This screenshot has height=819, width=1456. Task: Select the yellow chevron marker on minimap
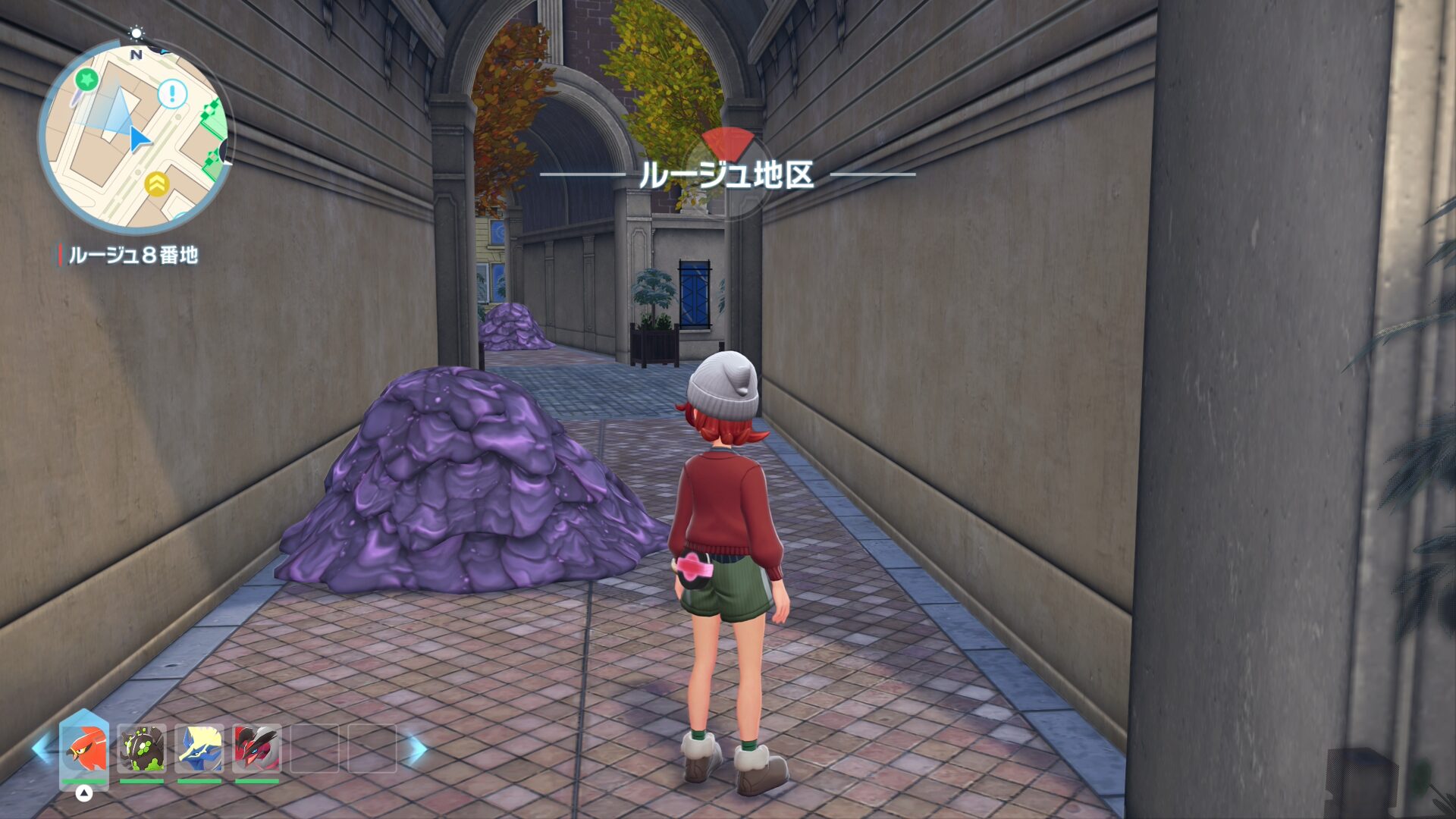click(x=156, y=184)
